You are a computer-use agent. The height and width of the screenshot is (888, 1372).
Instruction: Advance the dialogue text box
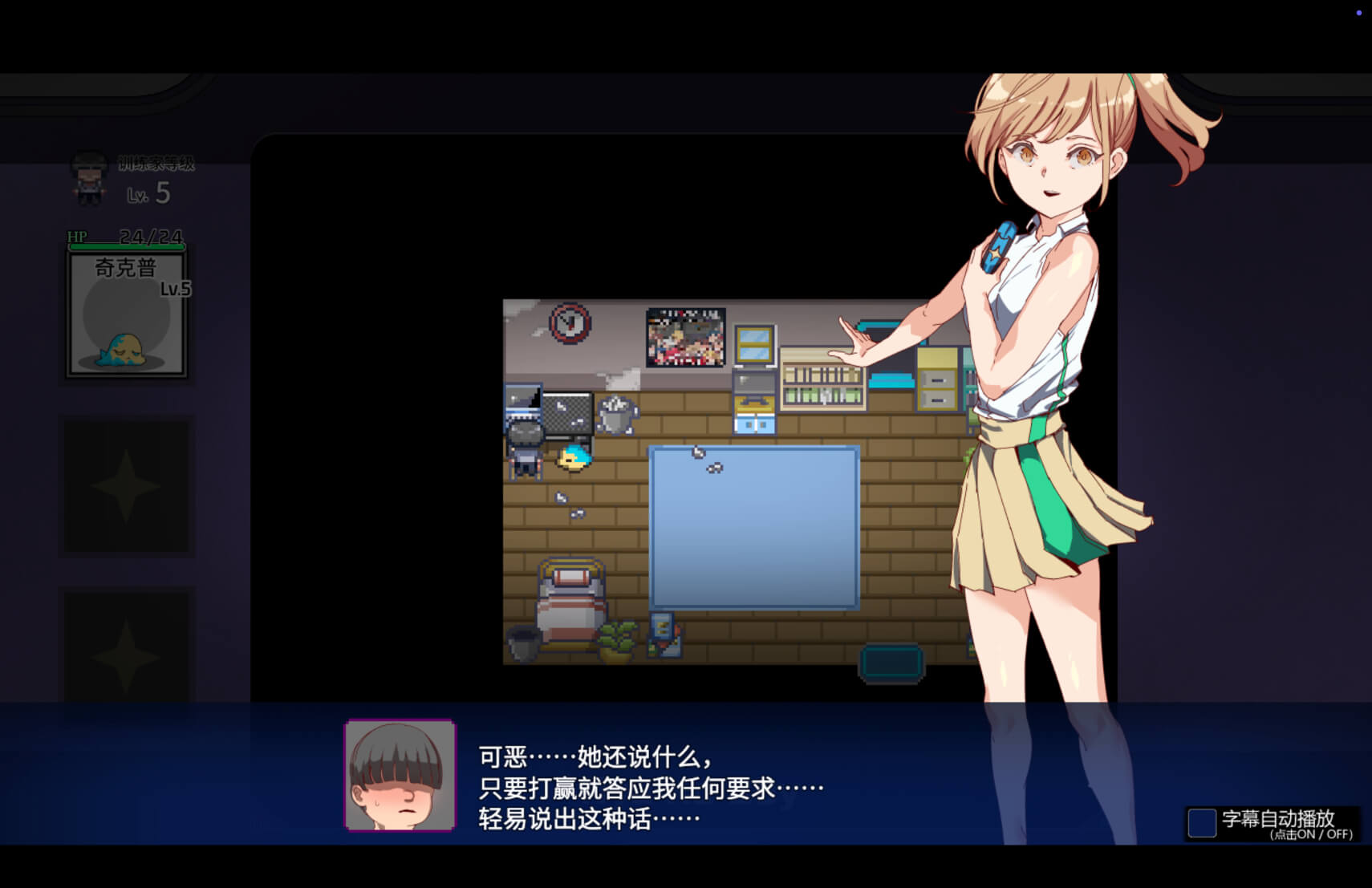tap(650, 787)
